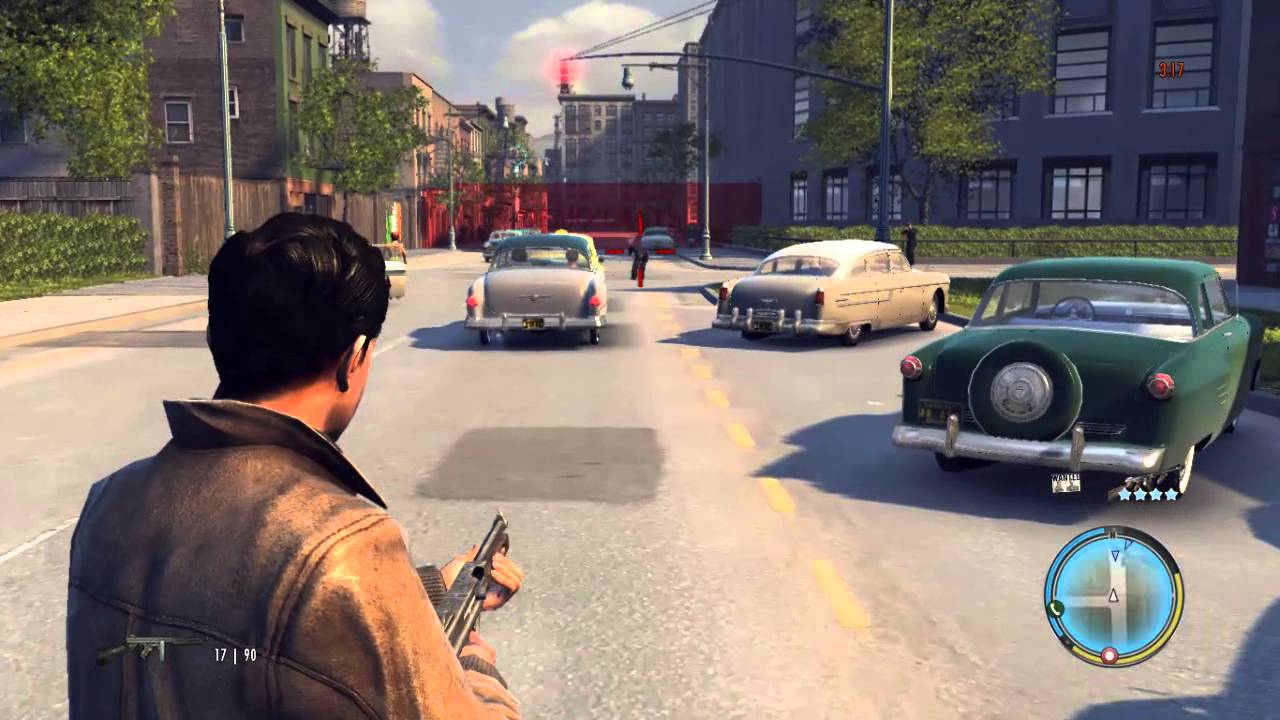
Task: Click the circular minimap radar
Action: (1113, 595)
